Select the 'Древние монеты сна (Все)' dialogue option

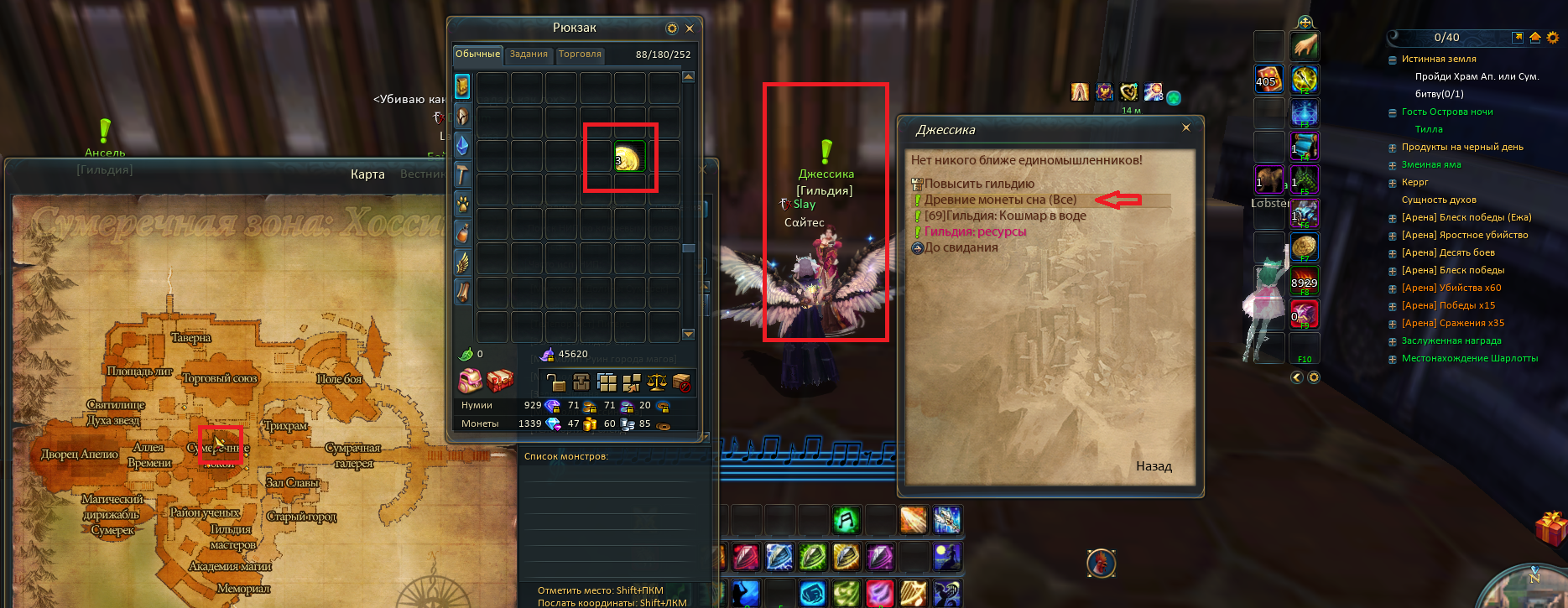1000,200
